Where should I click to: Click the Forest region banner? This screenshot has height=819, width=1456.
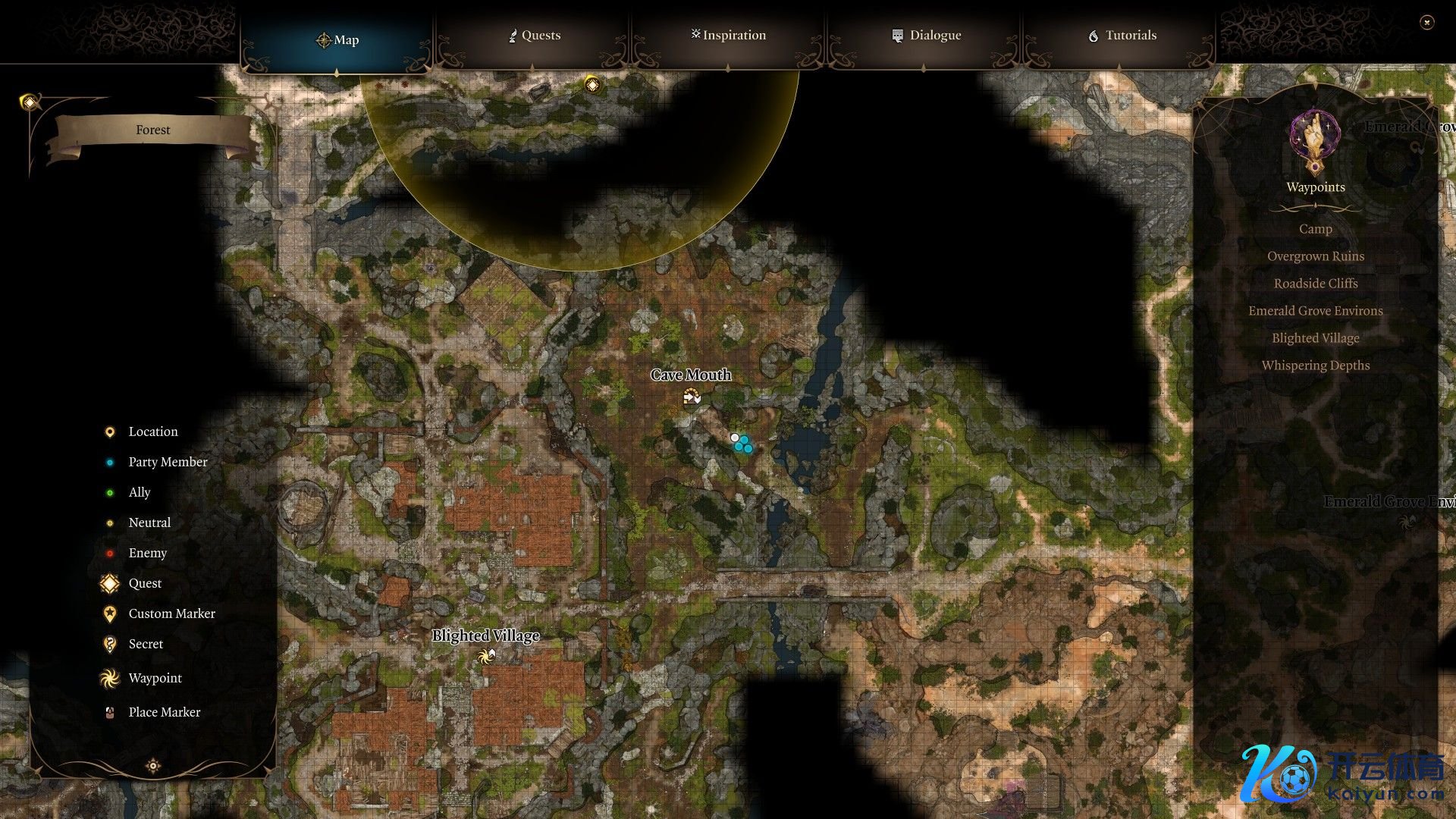[x=152, y=130]
